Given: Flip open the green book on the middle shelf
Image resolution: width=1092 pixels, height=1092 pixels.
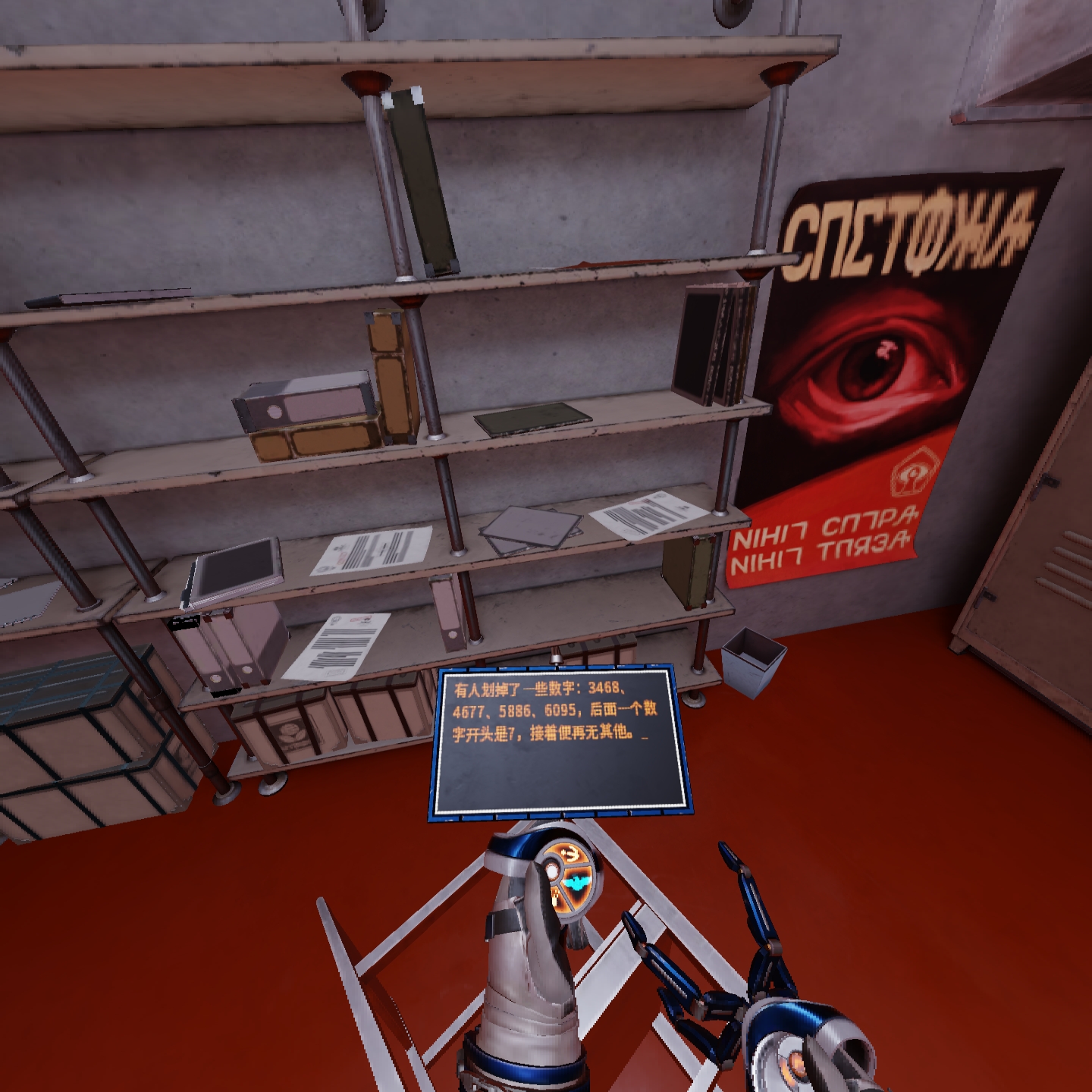Looking at the screenshot, I should pos(531,420).
